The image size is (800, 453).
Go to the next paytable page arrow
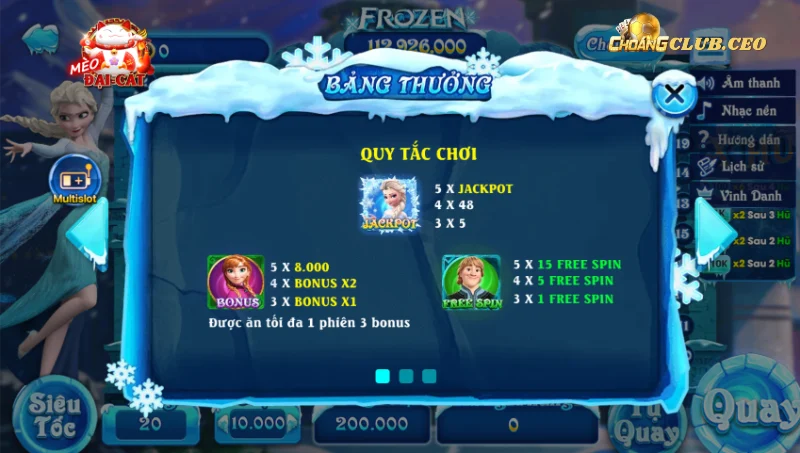click(714, 231)
